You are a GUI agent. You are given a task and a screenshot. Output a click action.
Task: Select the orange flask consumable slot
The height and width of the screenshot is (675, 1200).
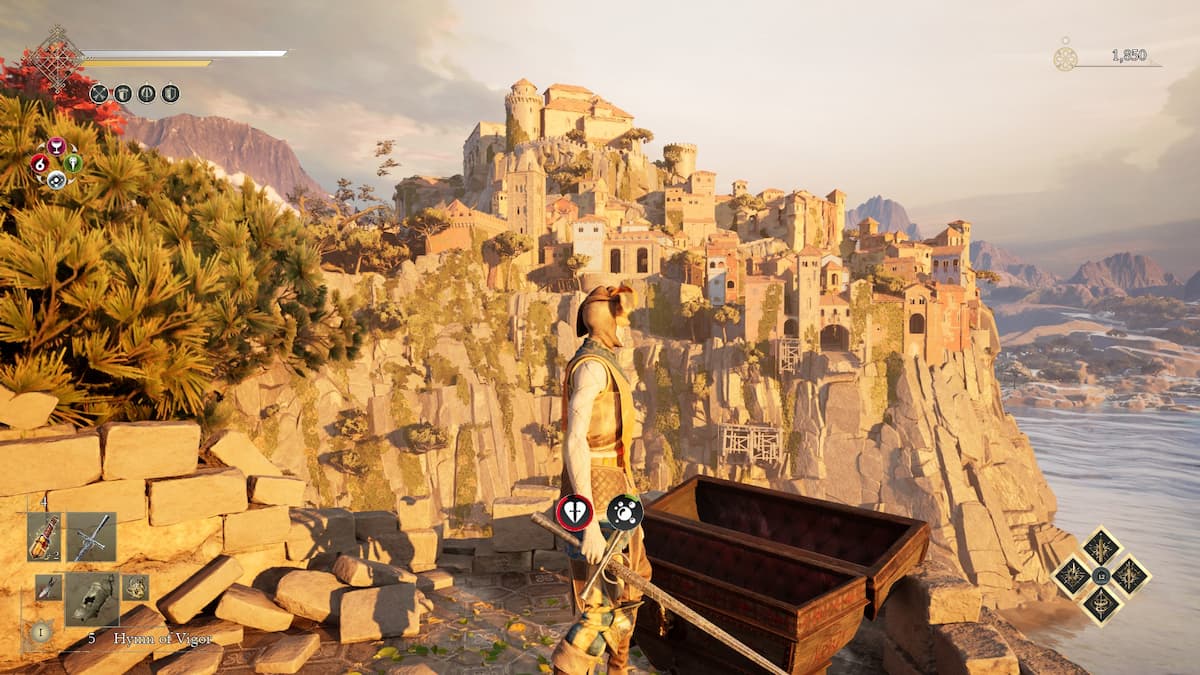coord(44,537)
